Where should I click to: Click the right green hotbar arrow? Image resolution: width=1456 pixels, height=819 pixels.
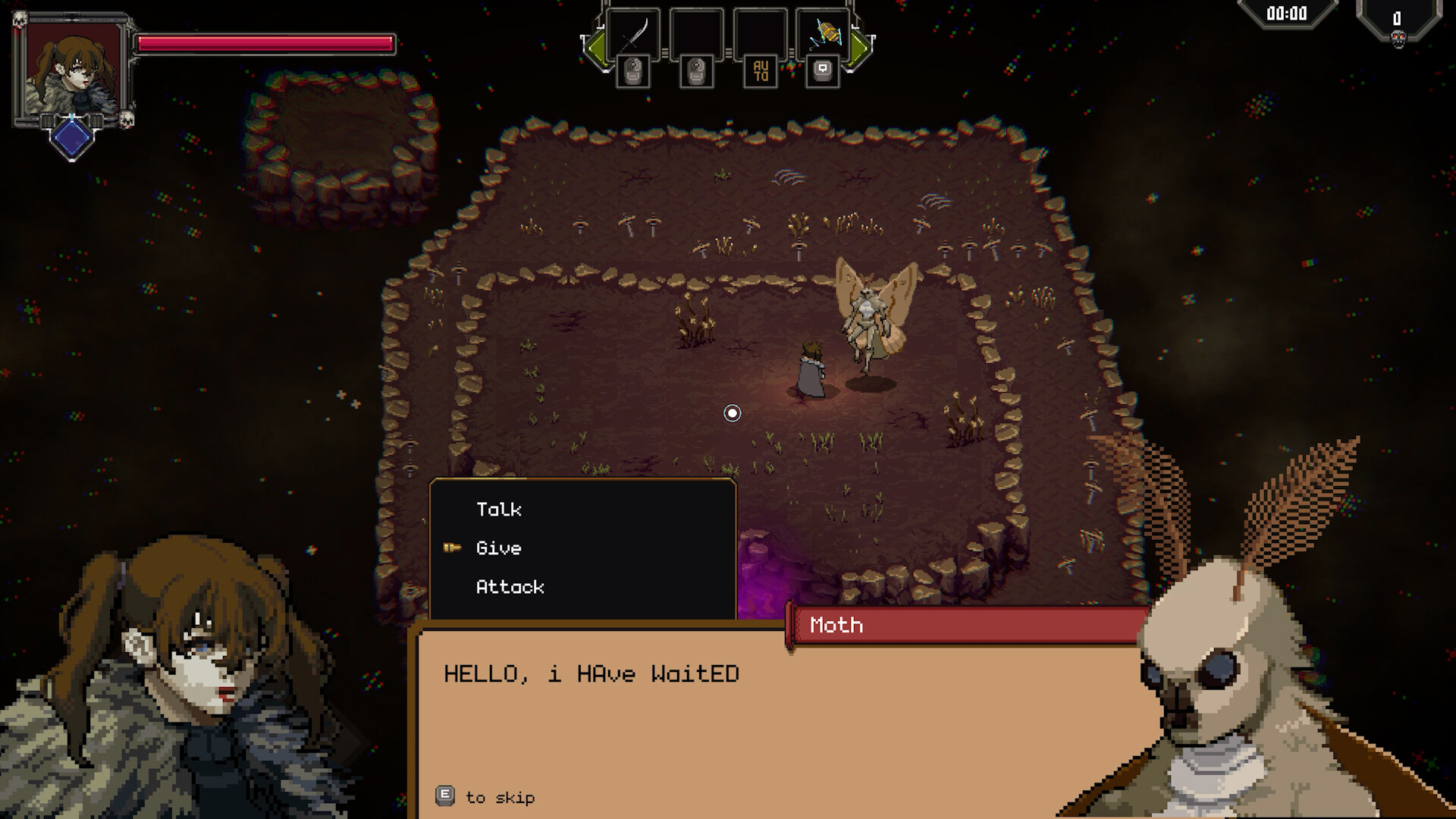860,47
